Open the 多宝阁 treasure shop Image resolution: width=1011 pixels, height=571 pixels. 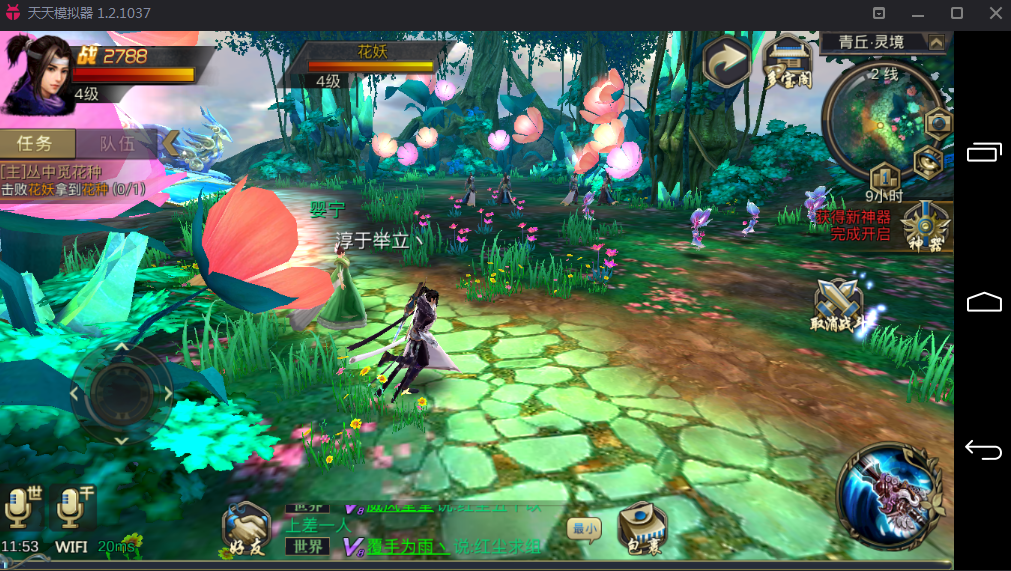(x=788, y=61)
